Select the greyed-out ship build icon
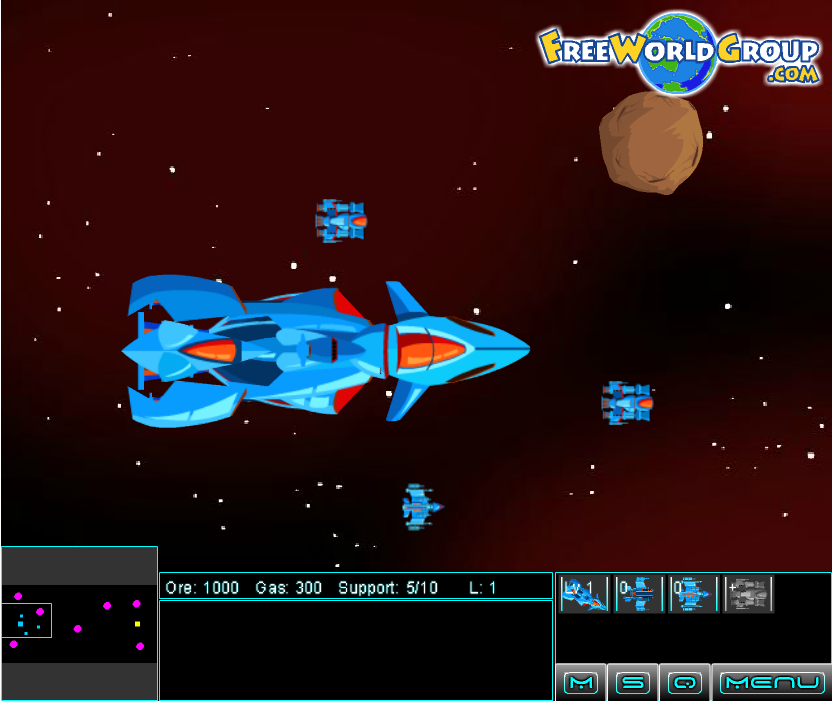Image resolution: width=832 pixels, height=701 pixels. pyautogui.click(x=749, y=594)
